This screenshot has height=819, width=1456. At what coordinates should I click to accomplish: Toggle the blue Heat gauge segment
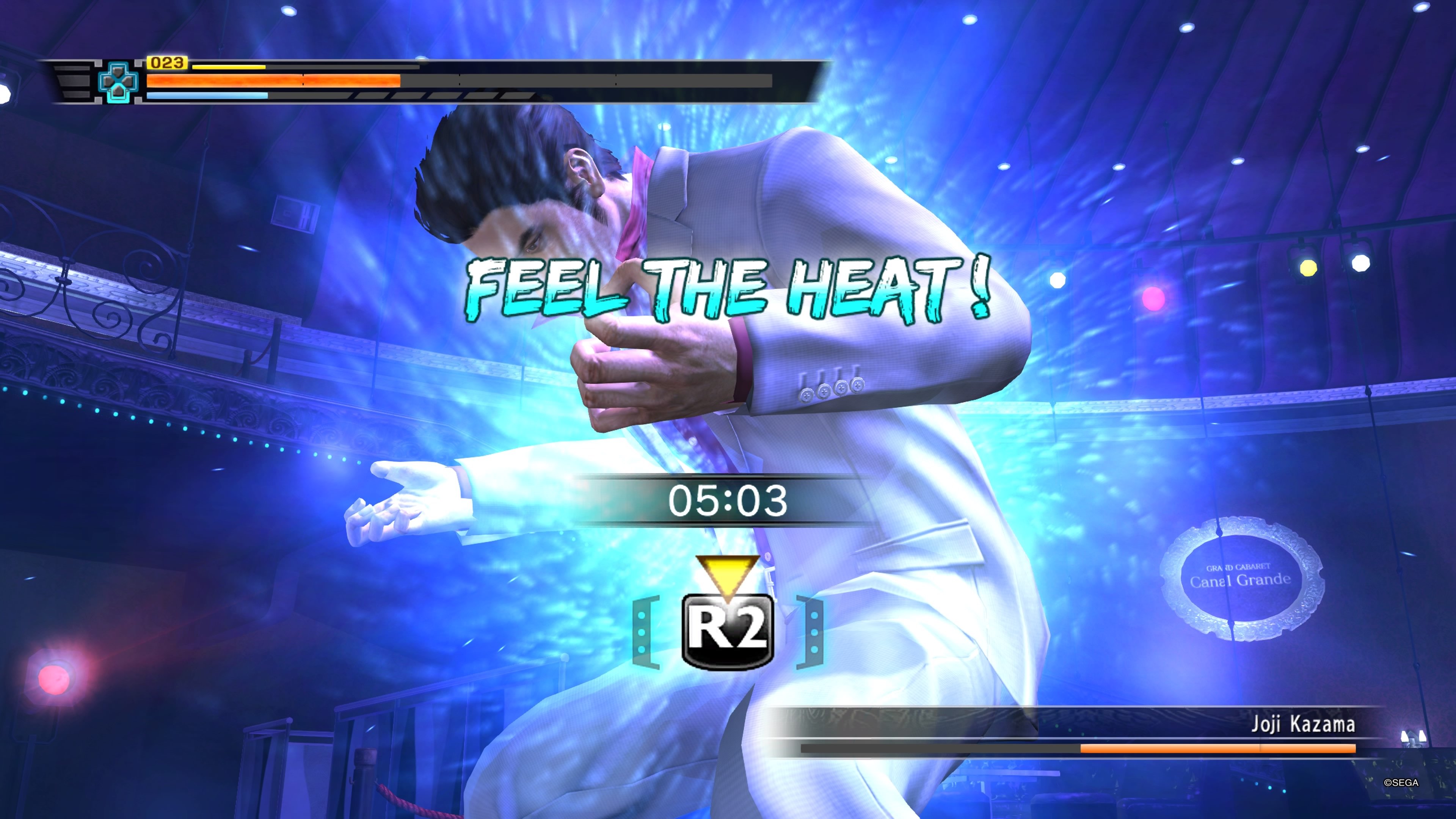[x=206, y=96]
